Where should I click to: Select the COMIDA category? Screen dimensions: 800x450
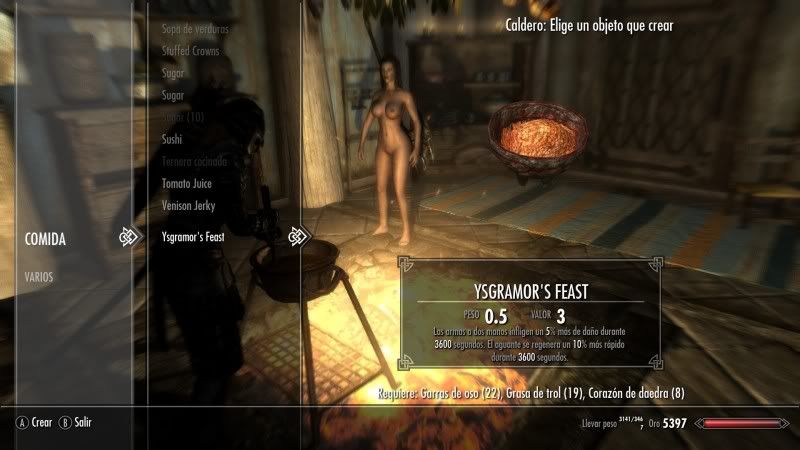click(46, 239)
